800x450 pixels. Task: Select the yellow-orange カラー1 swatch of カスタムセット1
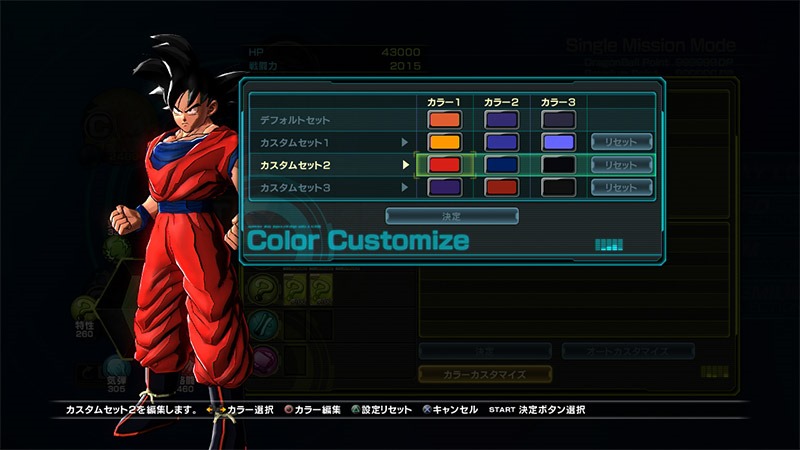443,142
